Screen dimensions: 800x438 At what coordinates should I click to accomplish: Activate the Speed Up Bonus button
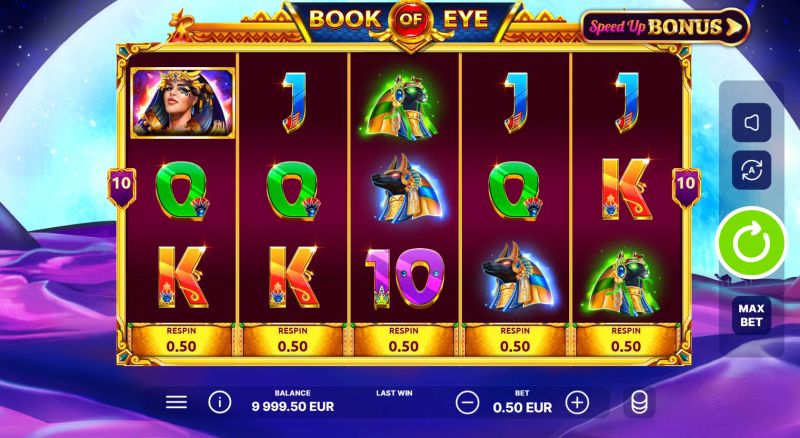point(664,26)
